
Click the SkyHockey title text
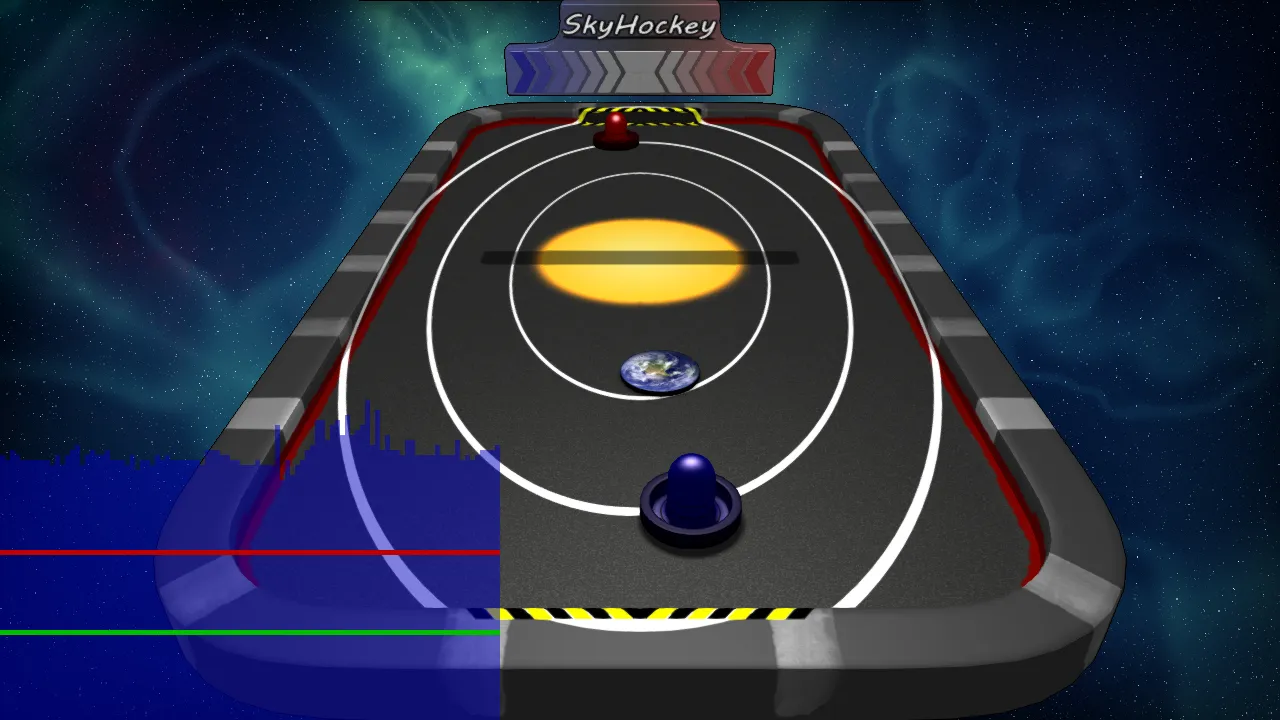[638, 23]
